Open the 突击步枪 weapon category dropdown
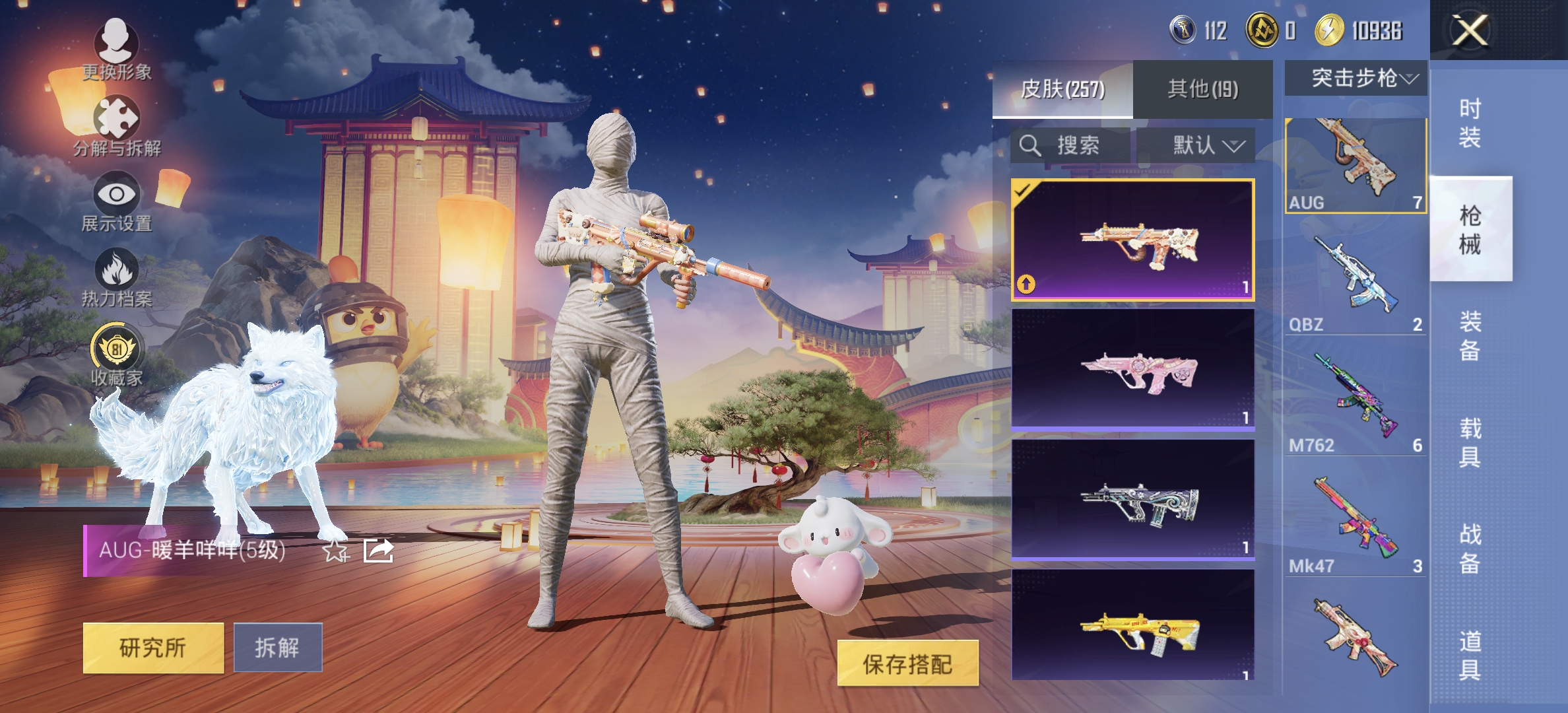 tap(1356, 77)
